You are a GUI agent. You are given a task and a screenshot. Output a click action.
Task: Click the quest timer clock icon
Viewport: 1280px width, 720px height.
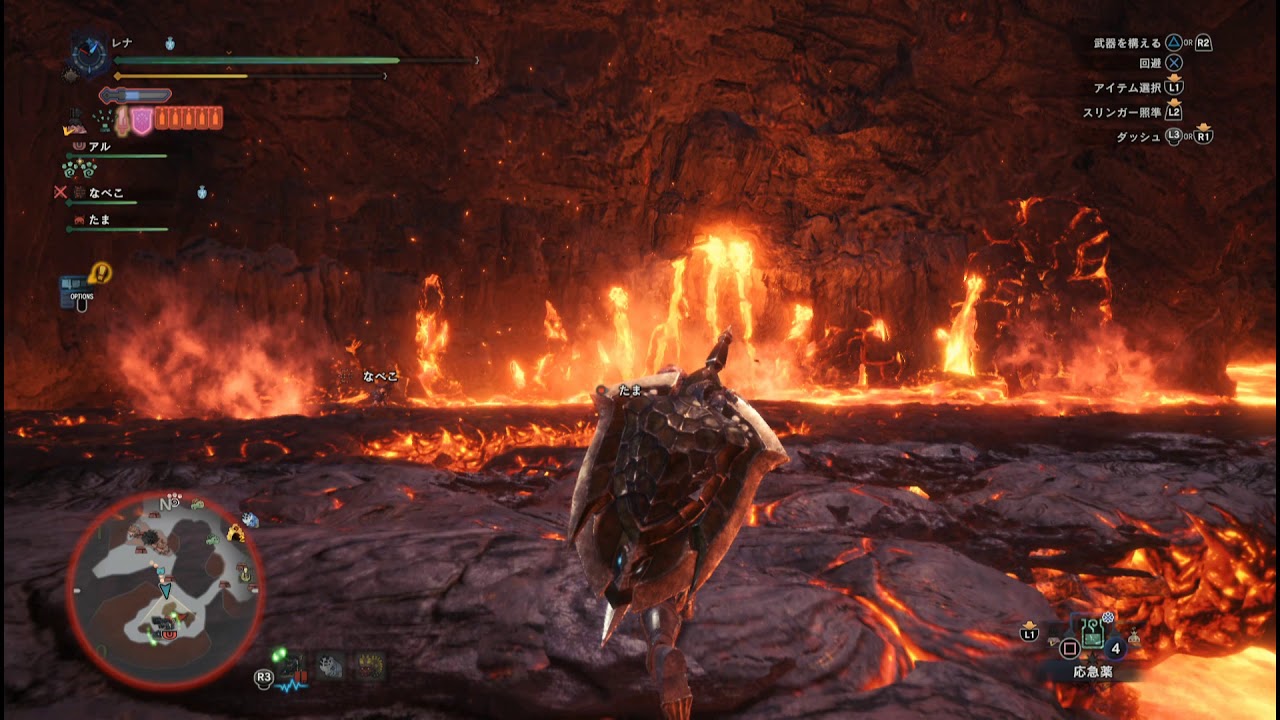(90, 54)
